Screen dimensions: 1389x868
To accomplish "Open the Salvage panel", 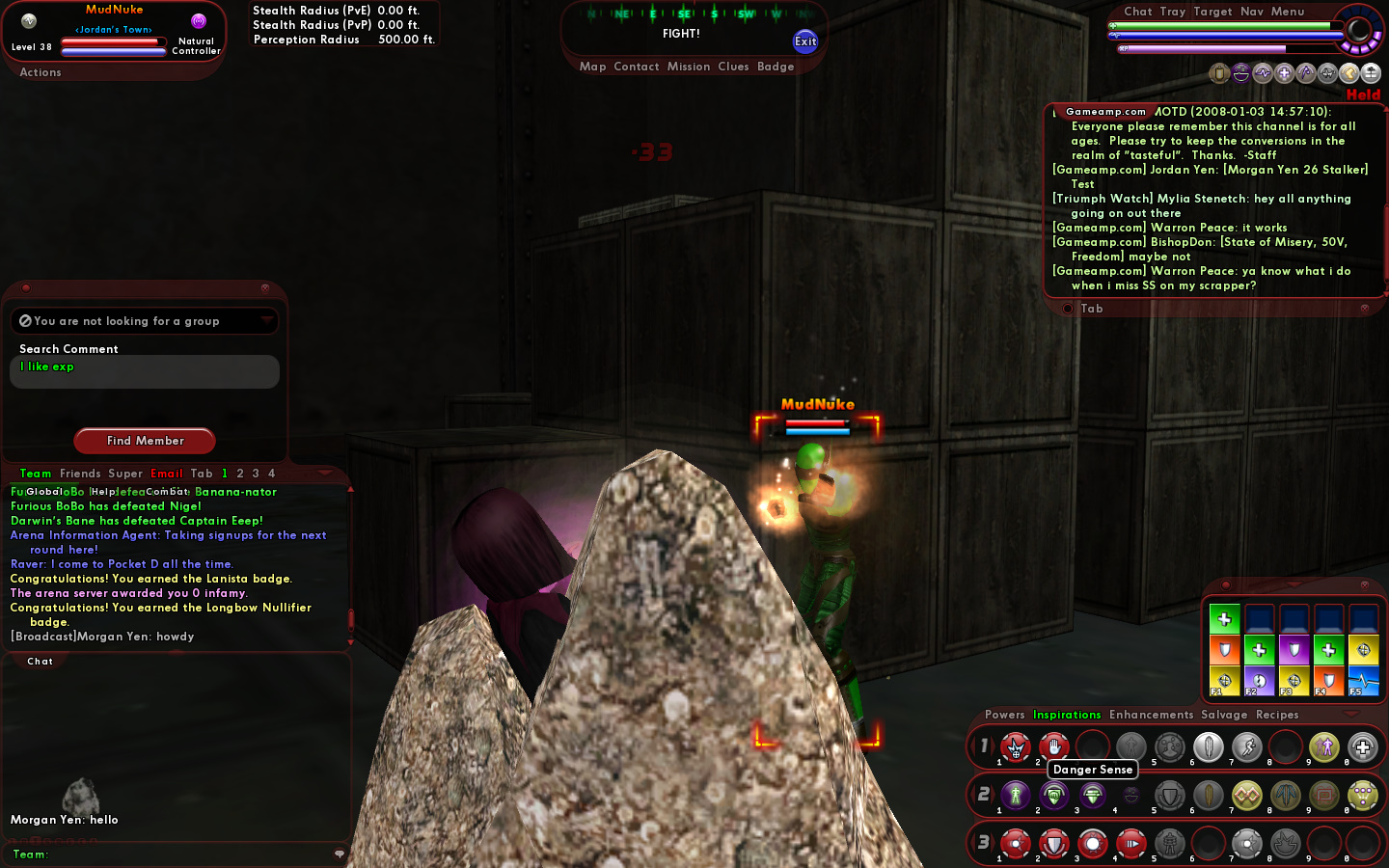I will (x=1224, y=715).
